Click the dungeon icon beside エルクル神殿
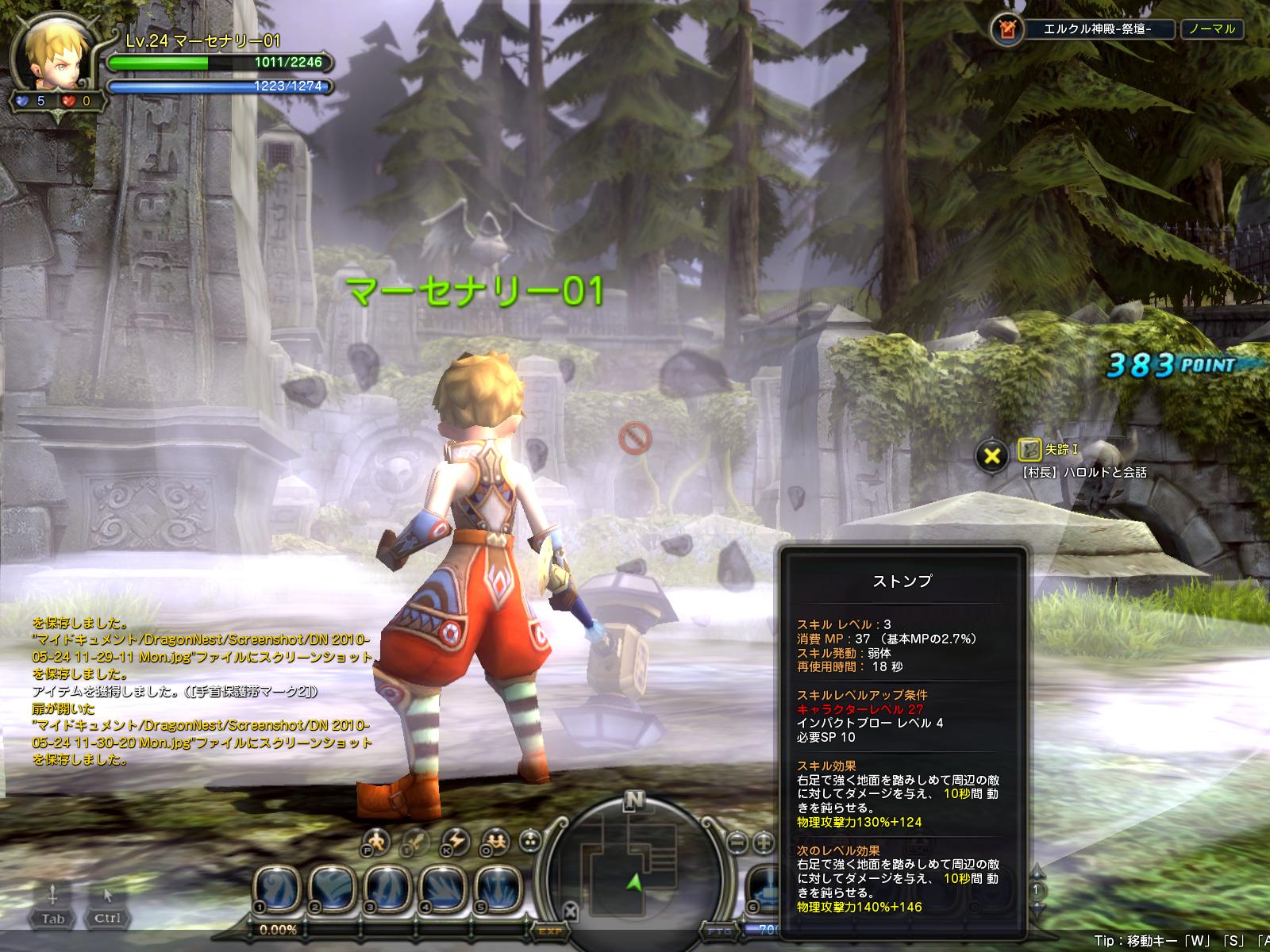 coord(1006,29)
